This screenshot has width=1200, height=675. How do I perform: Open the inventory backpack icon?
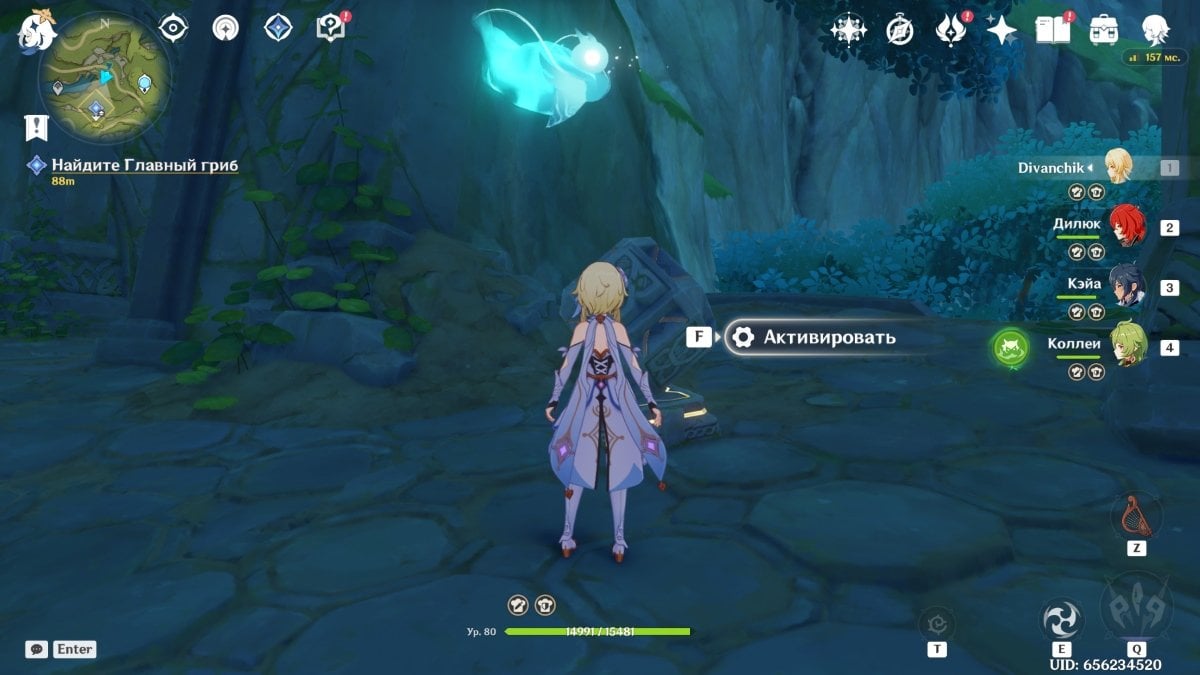tap(1104, 30)
